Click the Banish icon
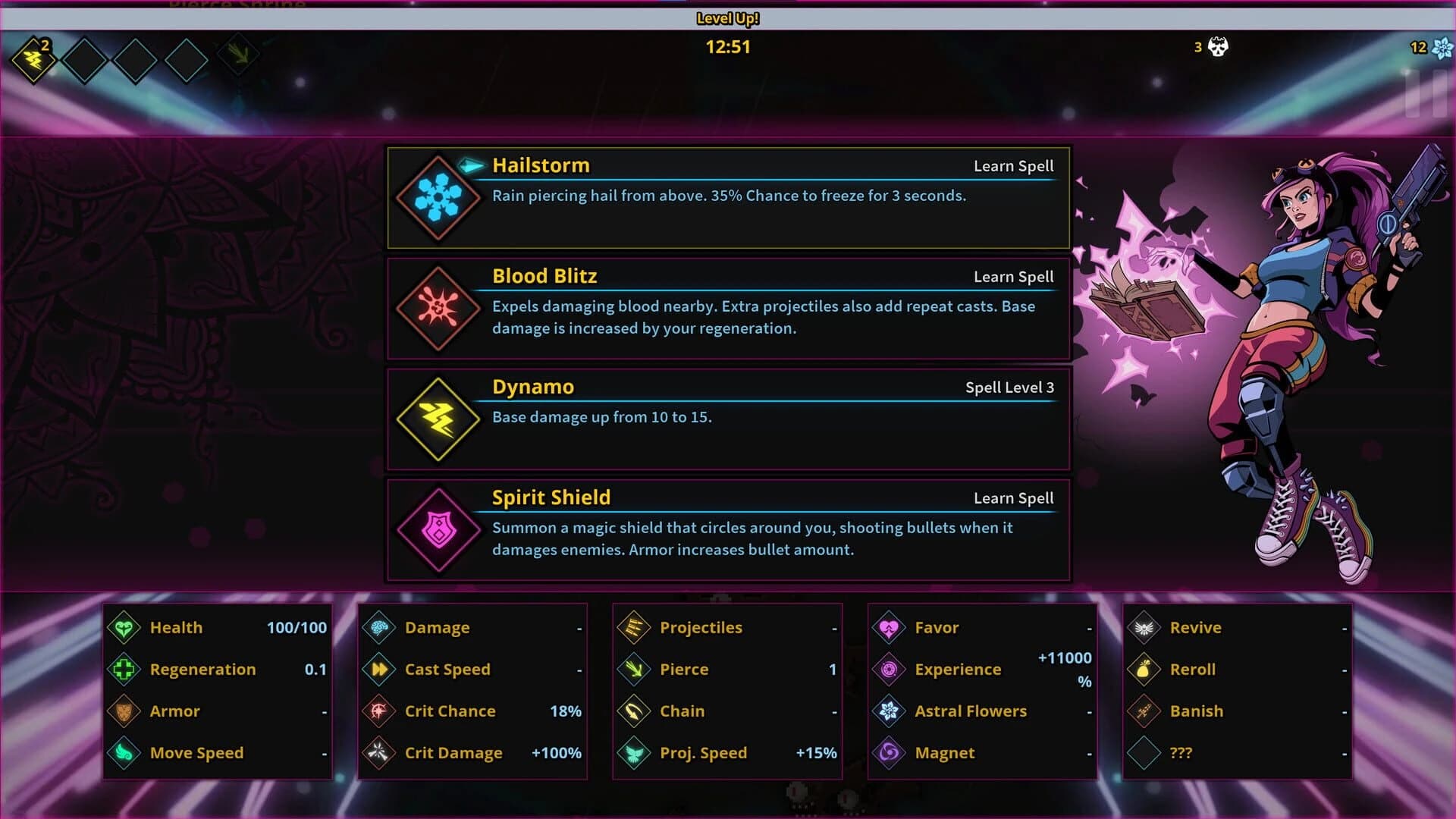The image size is (1456, 819). 1144,711
